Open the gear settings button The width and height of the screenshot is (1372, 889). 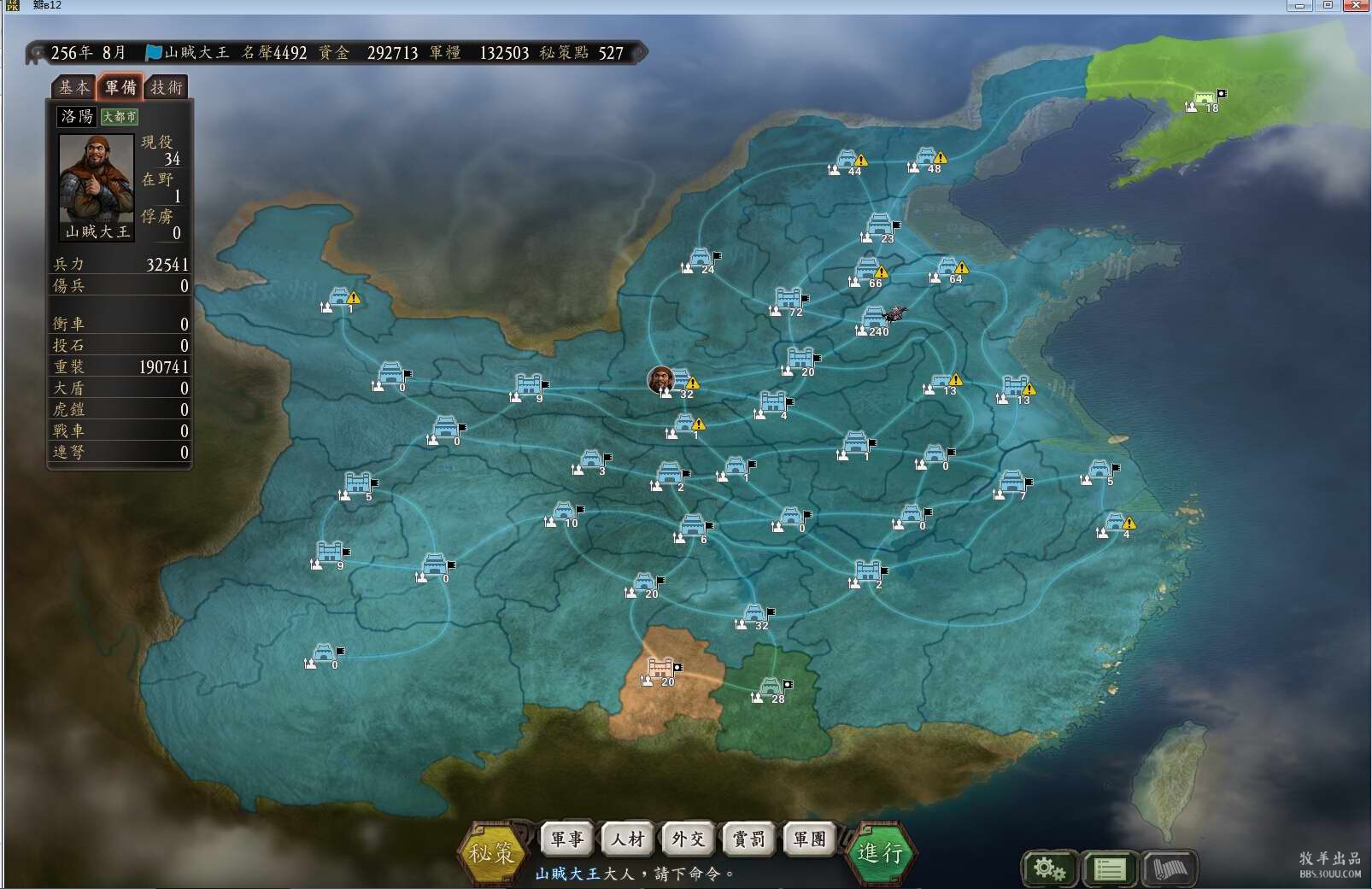[1049, 869]
